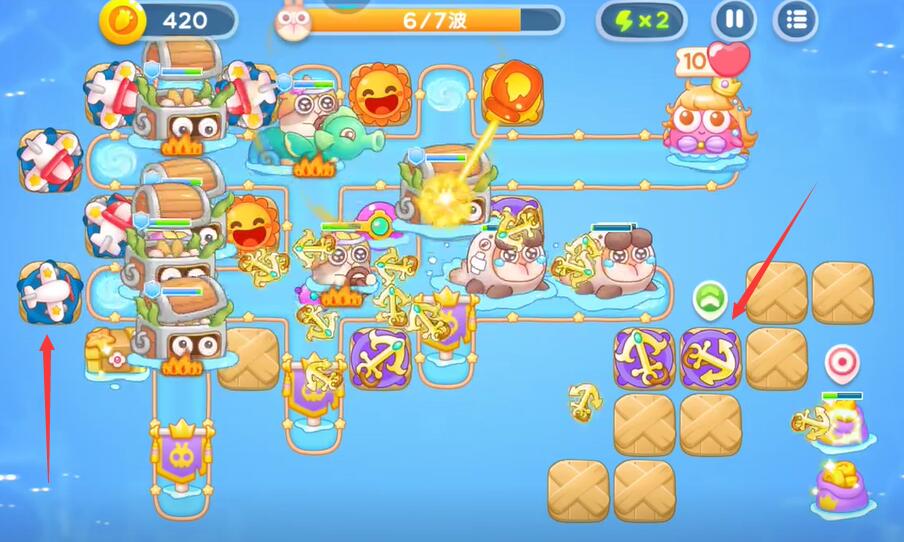Select the red bullseye target marker
Screen dimensions: 904x542
pos(841,360)
